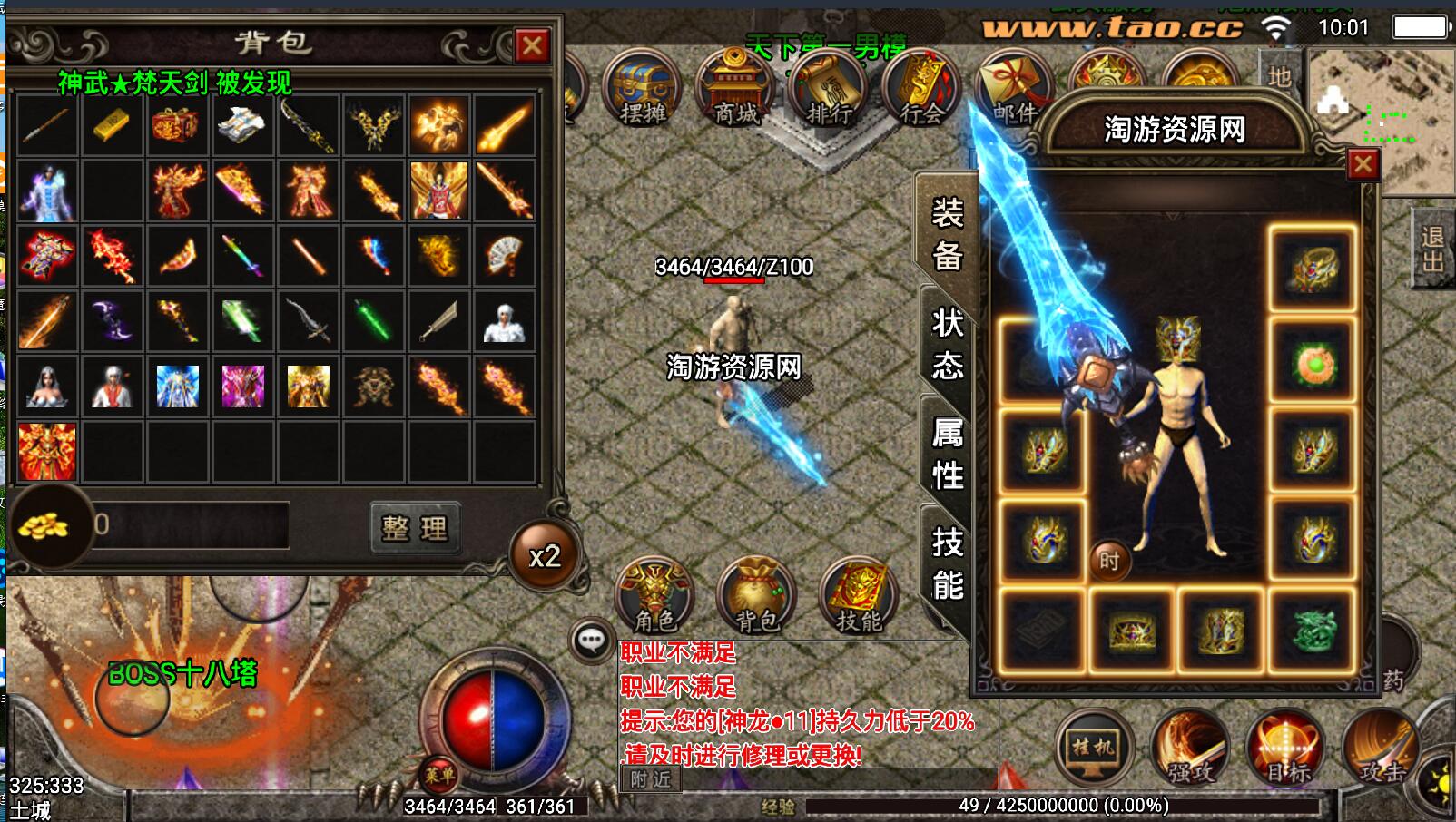Close the character equipment panel
1456x822 pixels.
tap(1363, 165)
